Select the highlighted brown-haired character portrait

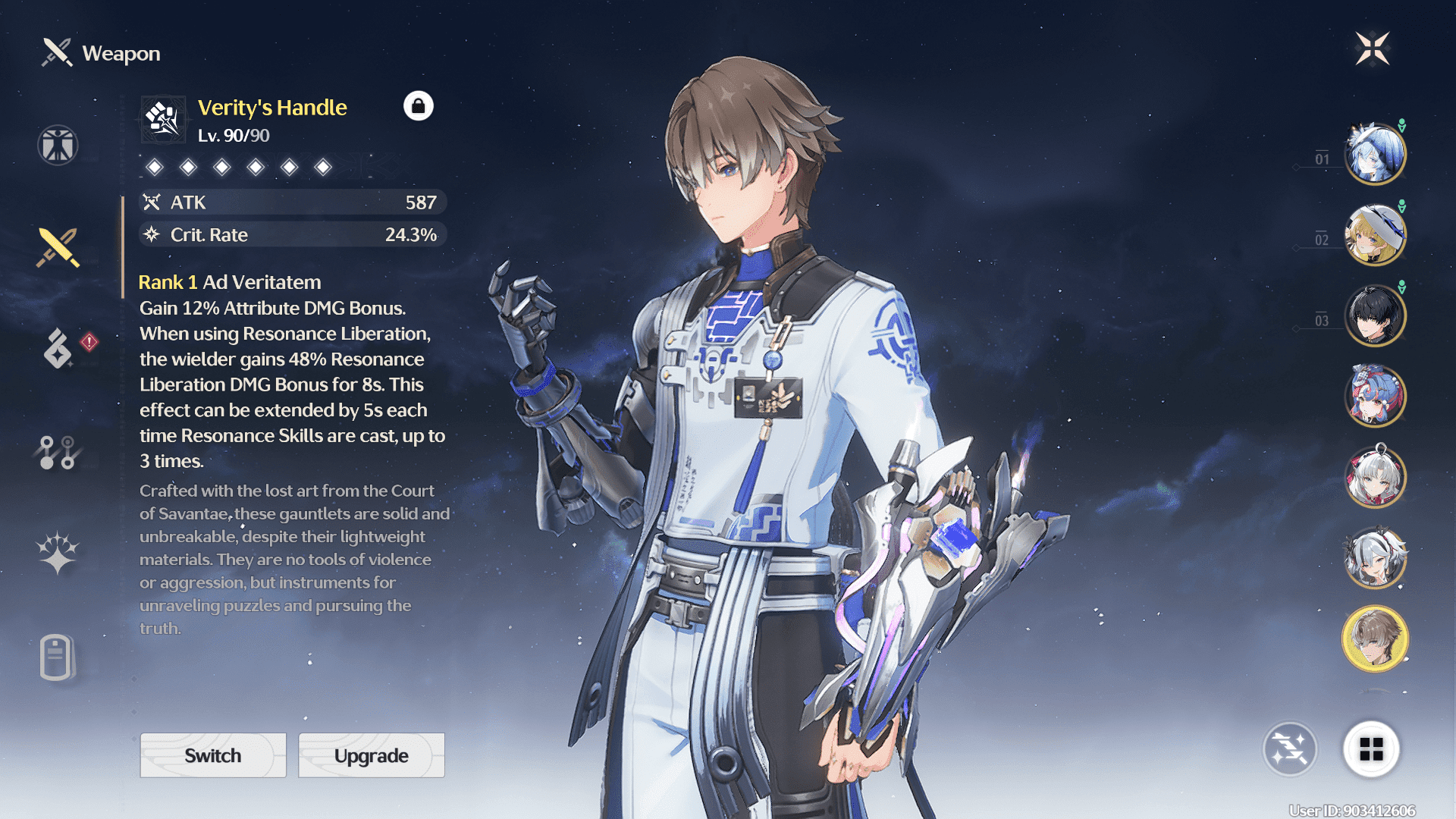1375,639
